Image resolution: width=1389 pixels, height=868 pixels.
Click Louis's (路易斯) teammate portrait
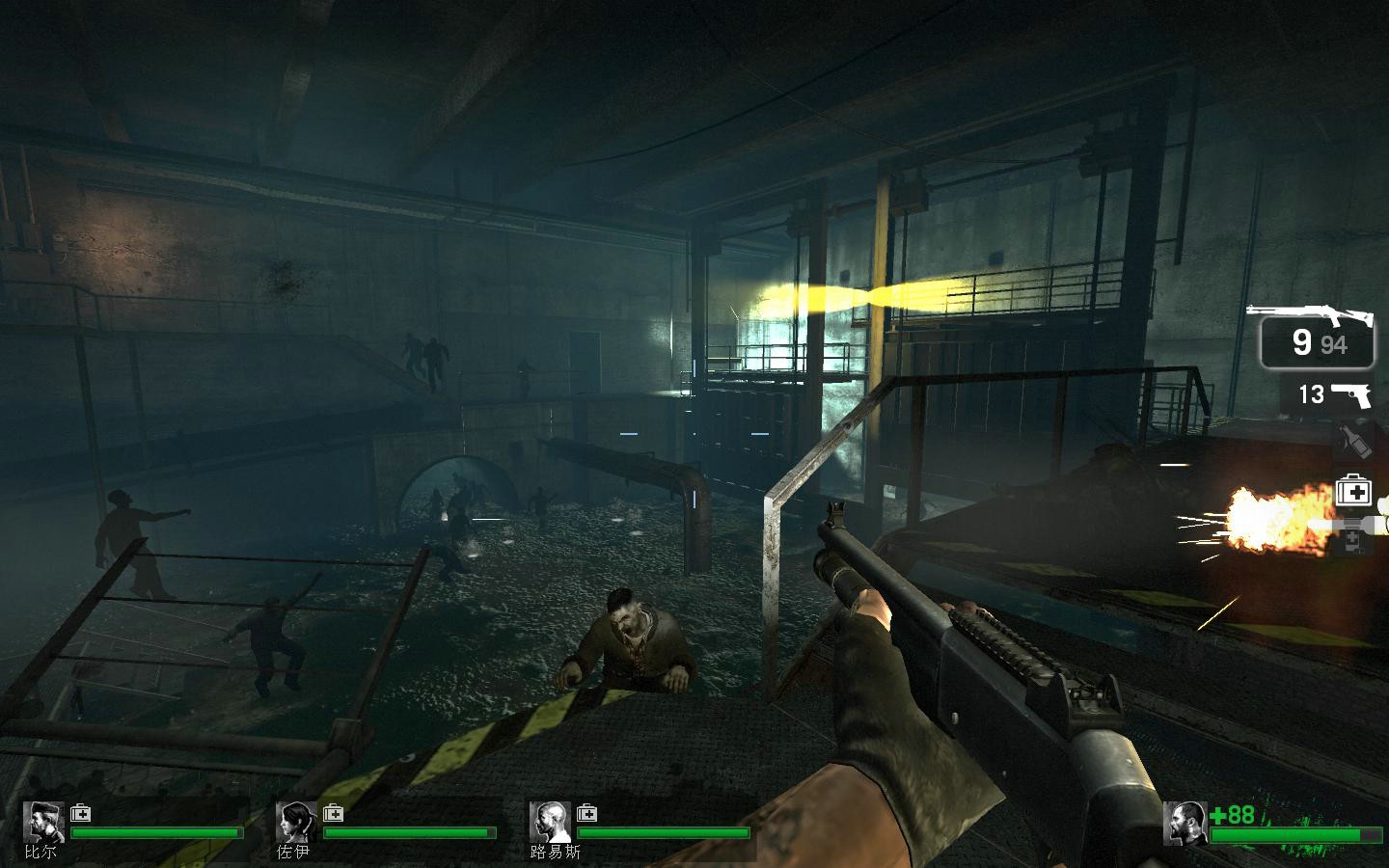point(550,823)
